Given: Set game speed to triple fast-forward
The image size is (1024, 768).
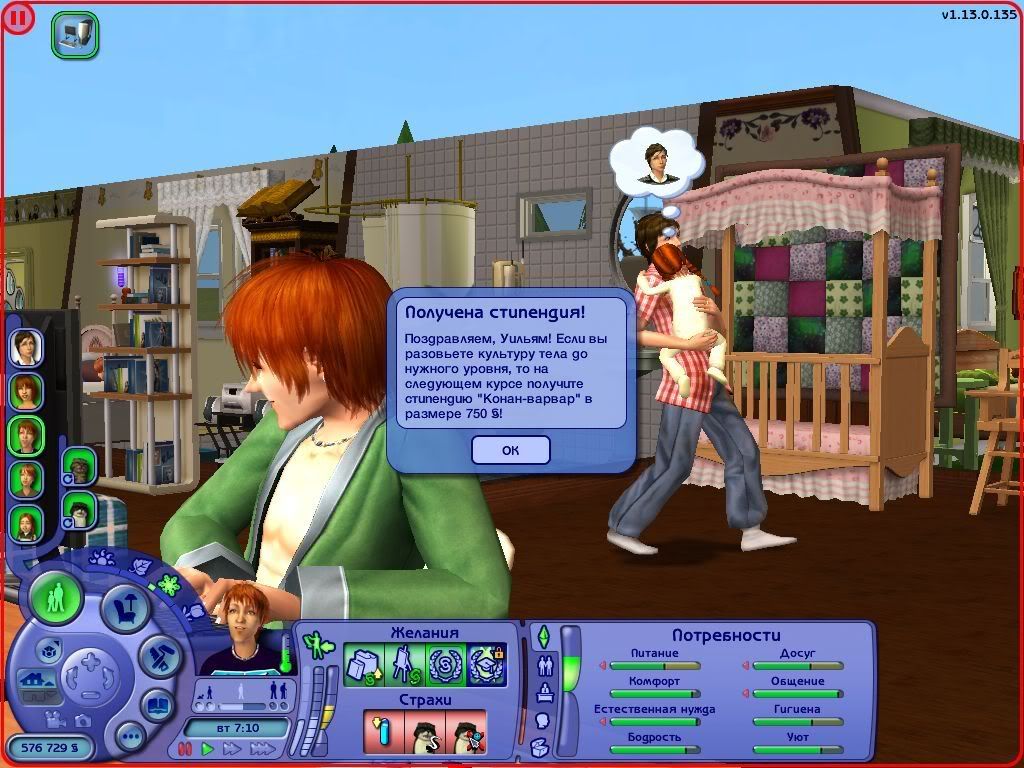Looking at the screenshot, I should [x=262, y=748].
